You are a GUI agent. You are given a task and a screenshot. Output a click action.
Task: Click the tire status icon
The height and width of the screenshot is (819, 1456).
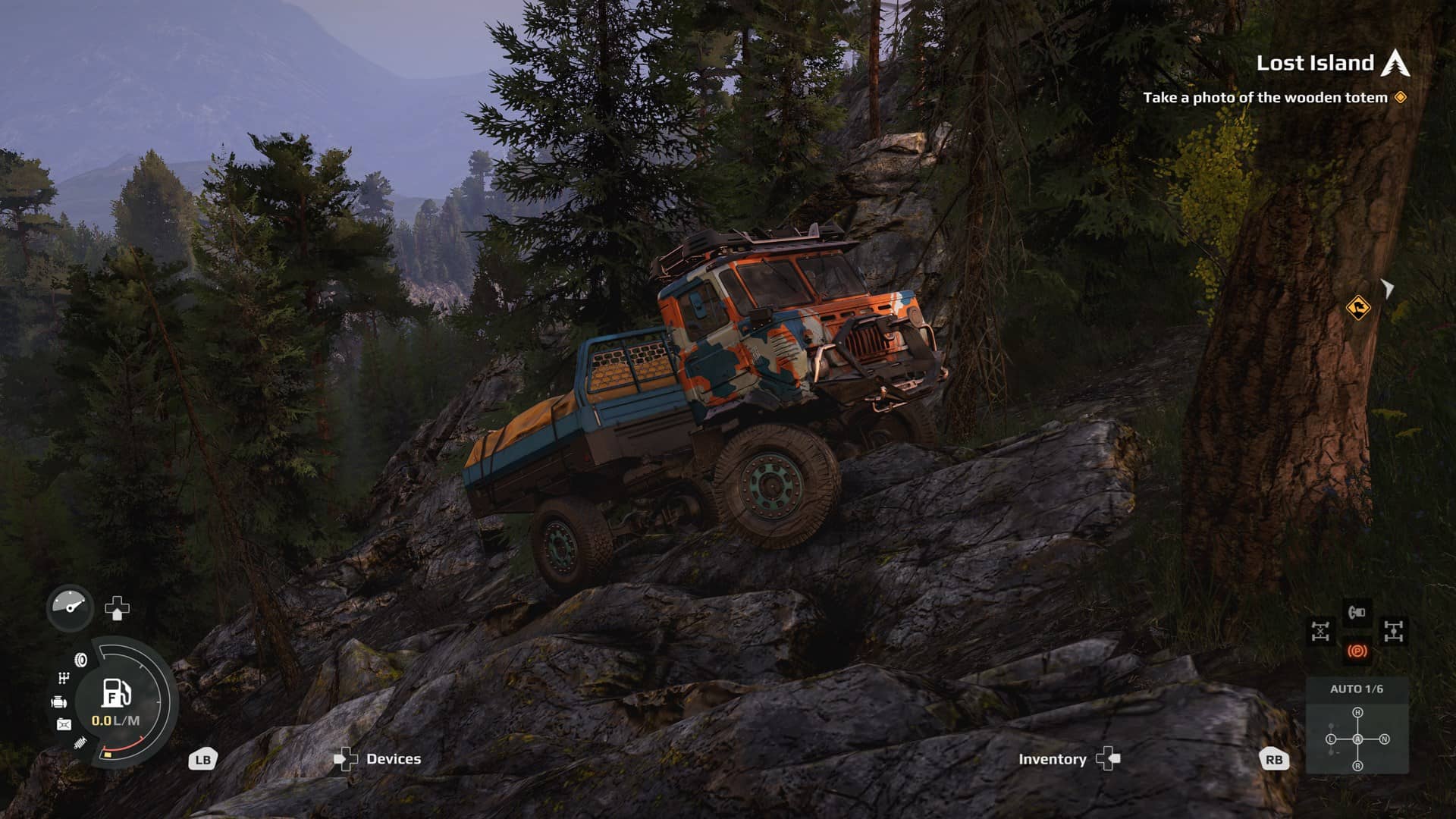pos(80,660)
